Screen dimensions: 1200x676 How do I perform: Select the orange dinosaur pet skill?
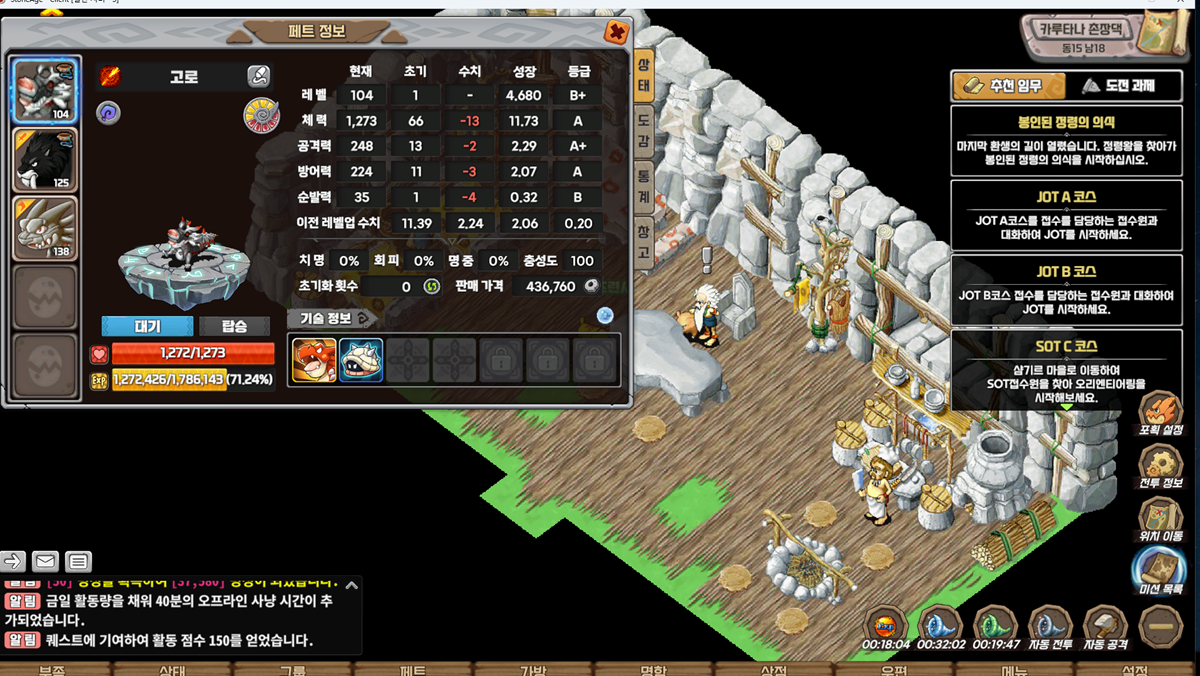313,360
